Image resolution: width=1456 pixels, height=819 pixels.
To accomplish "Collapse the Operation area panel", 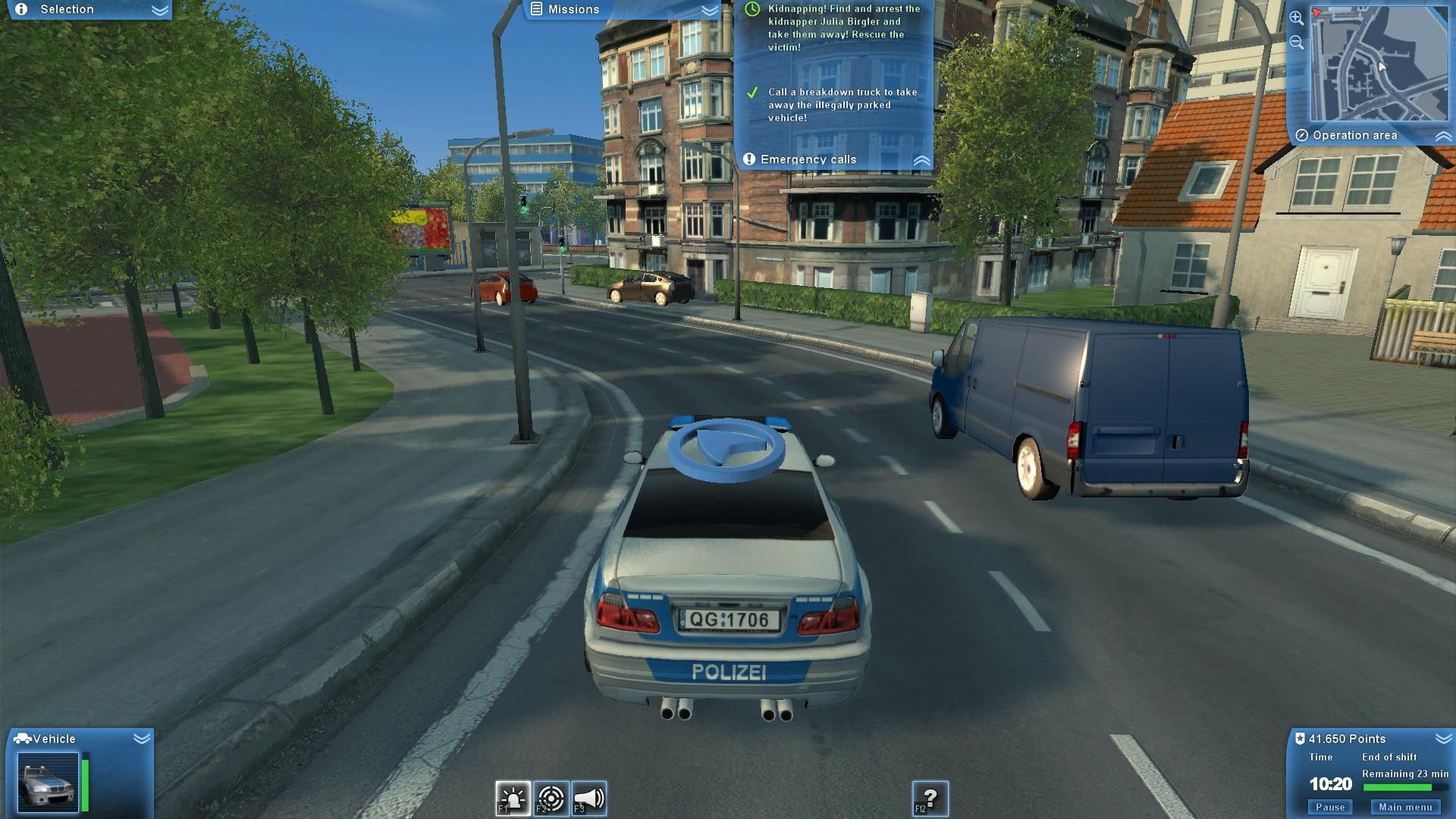I will pyautogui.click(x=1442, y=136).
